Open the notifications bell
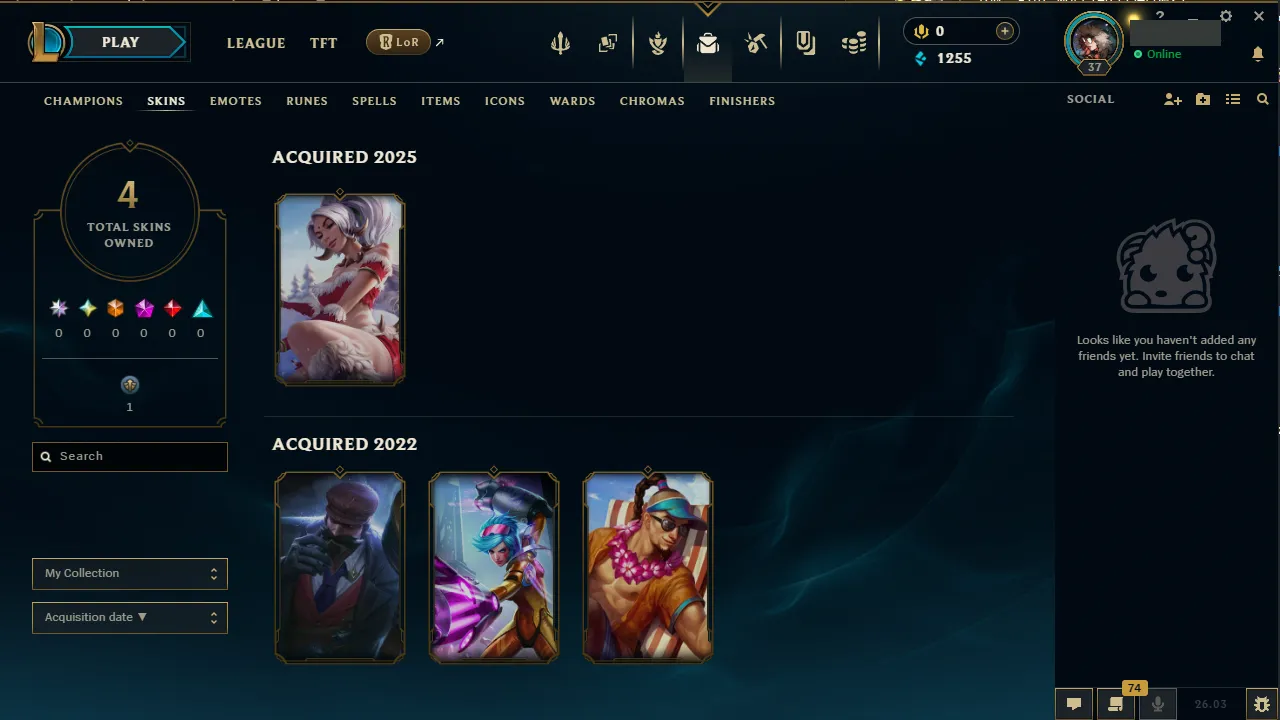This screenshot has width=1280, height=720. click(x=1258, y=54)
